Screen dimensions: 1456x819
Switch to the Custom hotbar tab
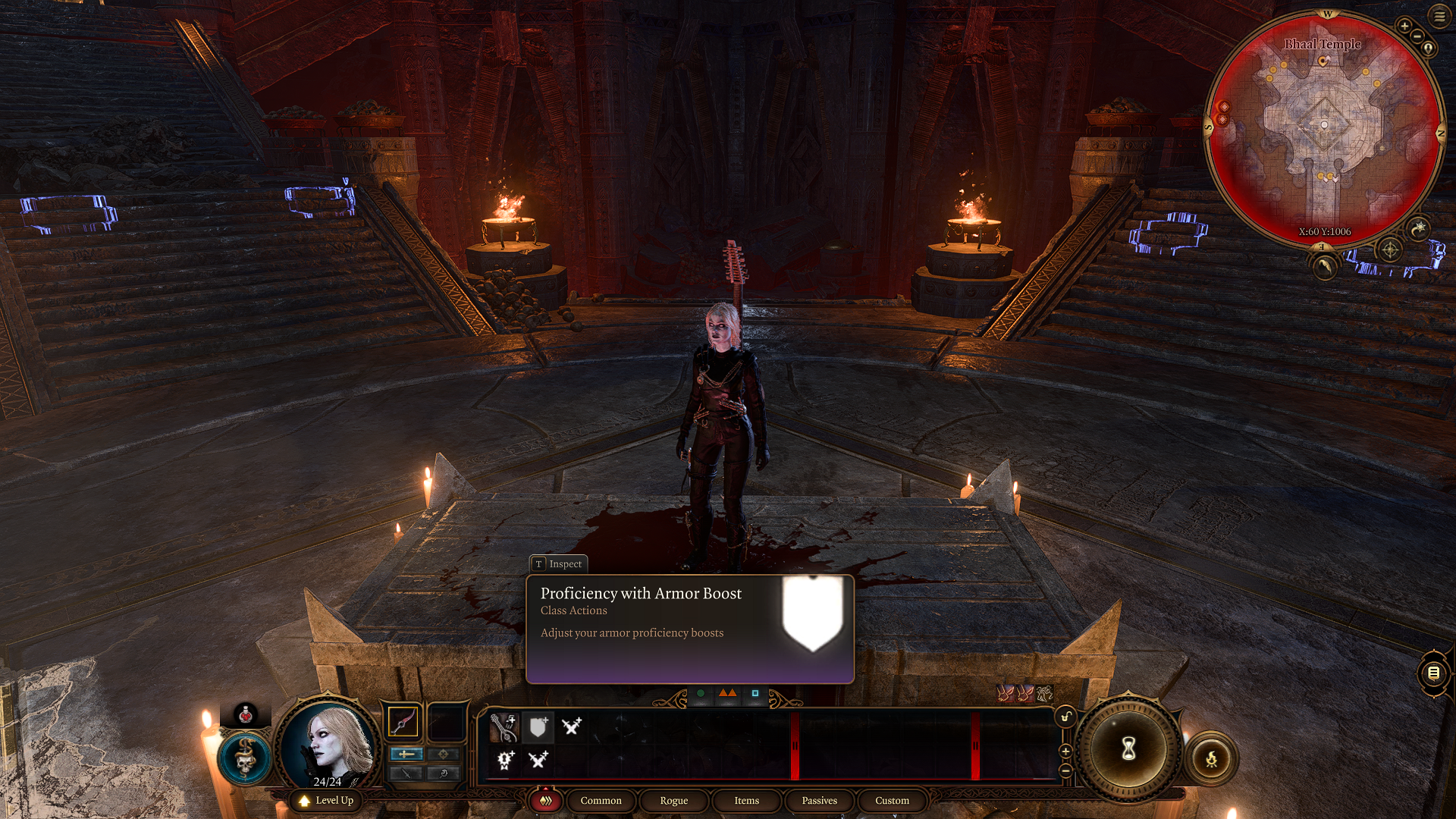pos(892,801)
